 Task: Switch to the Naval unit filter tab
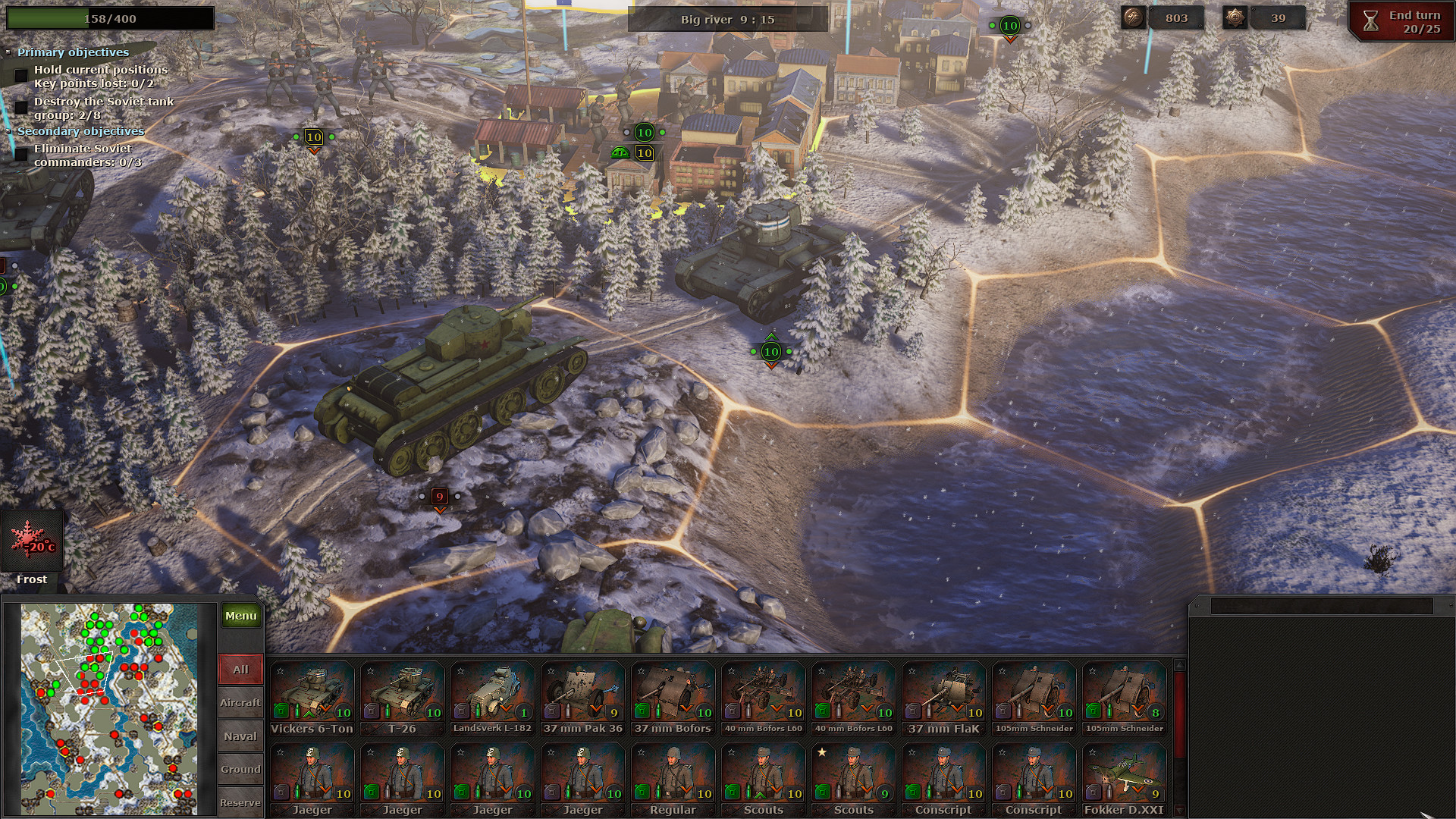point(240,735)
